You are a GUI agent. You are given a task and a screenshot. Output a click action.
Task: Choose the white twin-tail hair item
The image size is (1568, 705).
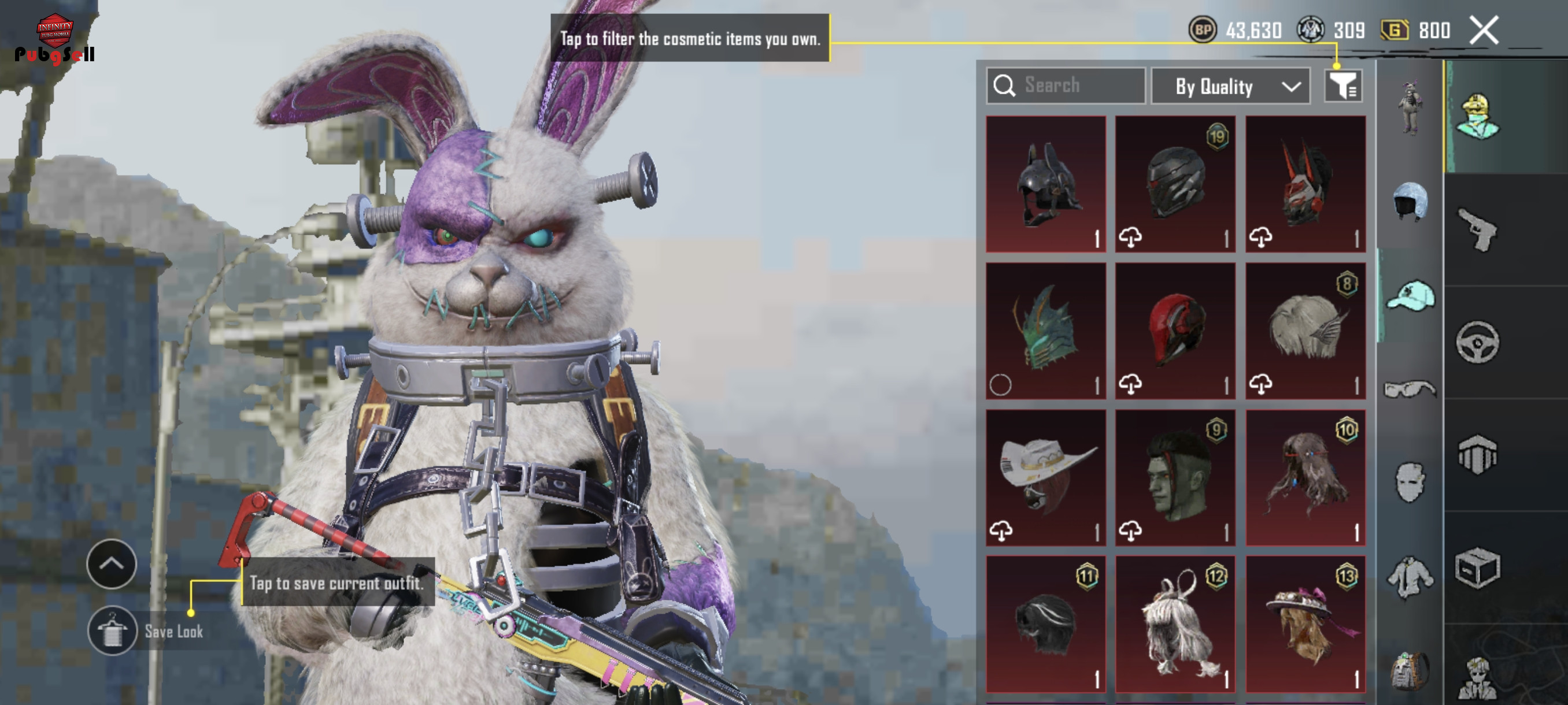[x=1175, y=624]
